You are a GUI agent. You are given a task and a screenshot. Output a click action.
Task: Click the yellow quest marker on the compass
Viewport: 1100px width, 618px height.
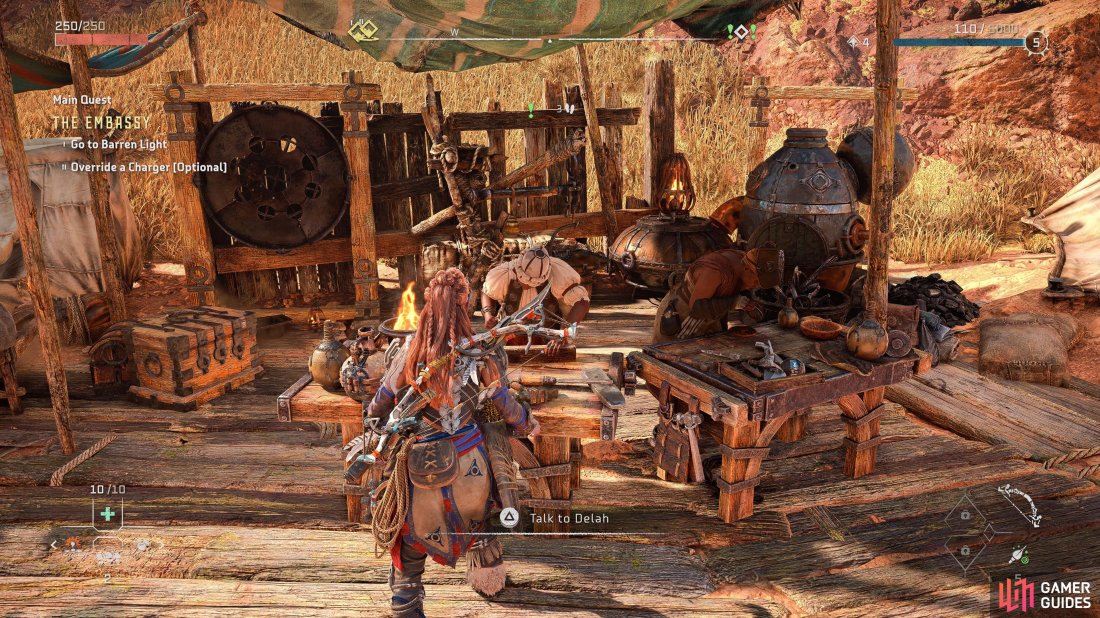(x=362, y=31)
